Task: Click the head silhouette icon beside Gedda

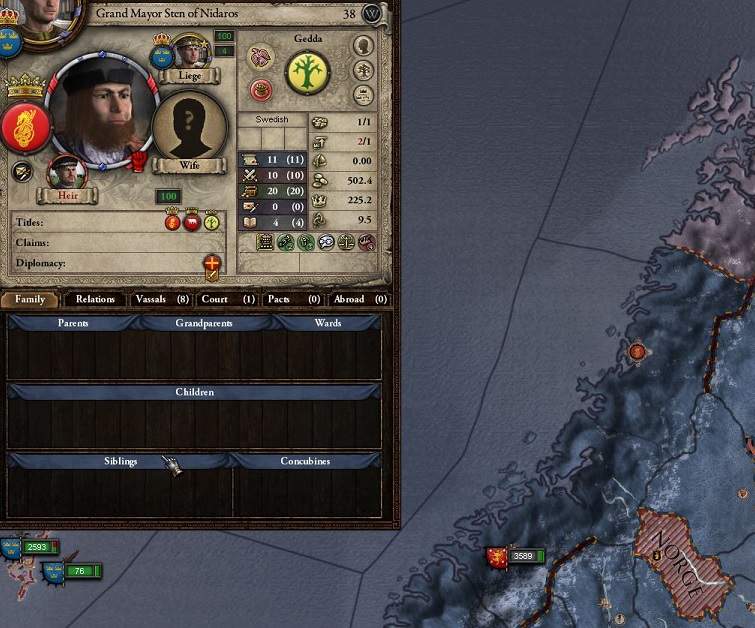Action: (x=363, y=46)
